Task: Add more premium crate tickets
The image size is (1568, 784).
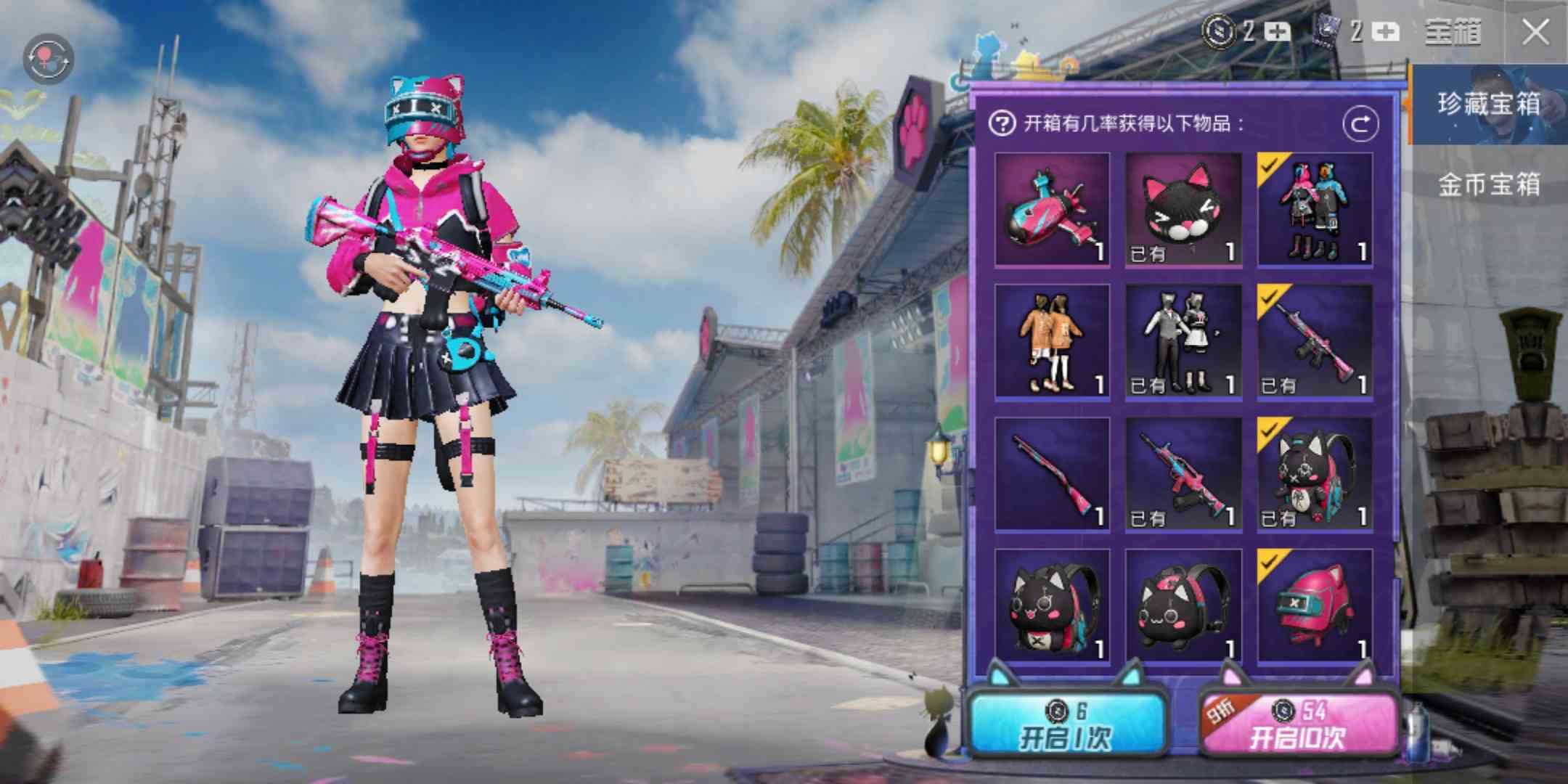Action: [x=1386, y=32]
